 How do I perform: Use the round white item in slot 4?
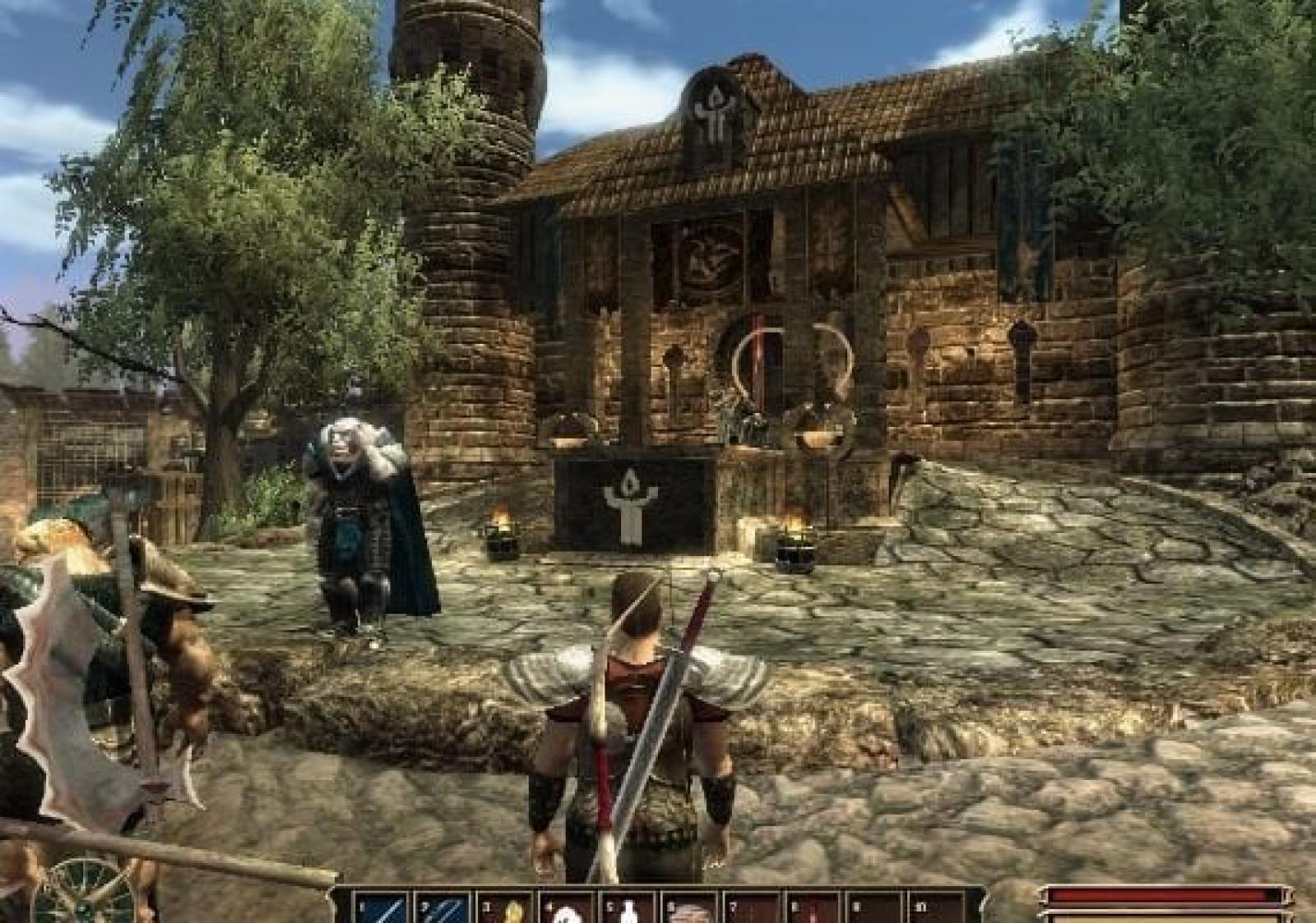coord(569,910)
